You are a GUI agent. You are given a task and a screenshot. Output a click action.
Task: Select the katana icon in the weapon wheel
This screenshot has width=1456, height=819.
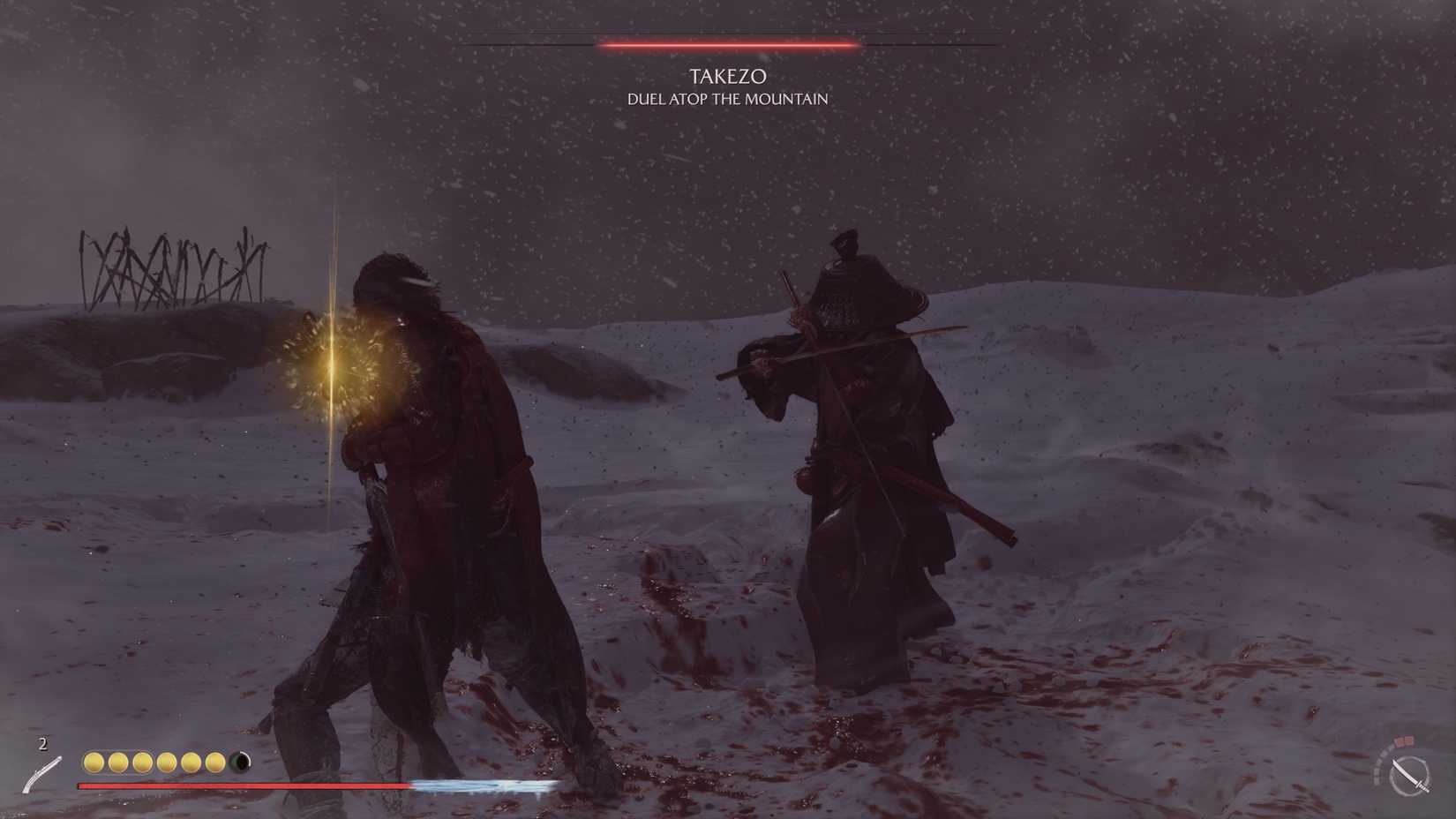click(1410, 775)
